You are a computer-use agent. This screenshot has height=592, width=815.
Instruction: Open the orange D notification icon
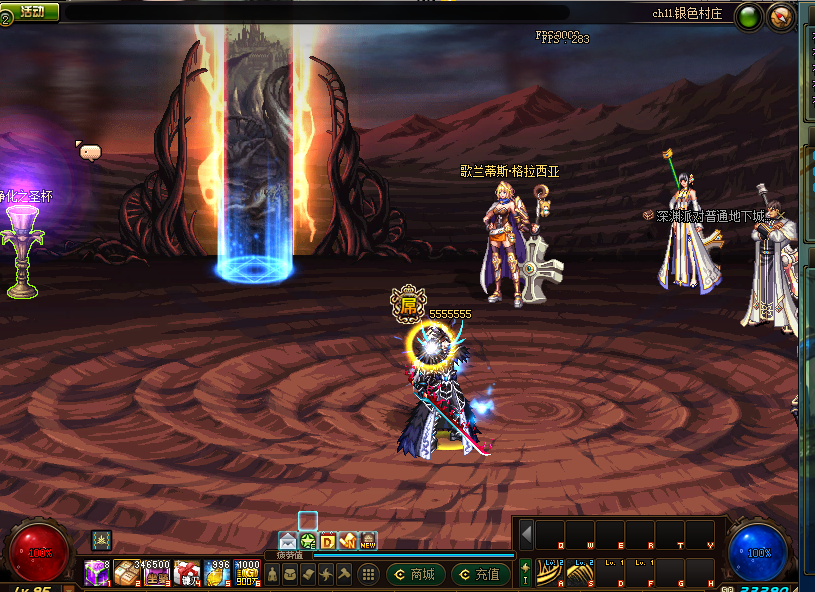coord(328,541)
